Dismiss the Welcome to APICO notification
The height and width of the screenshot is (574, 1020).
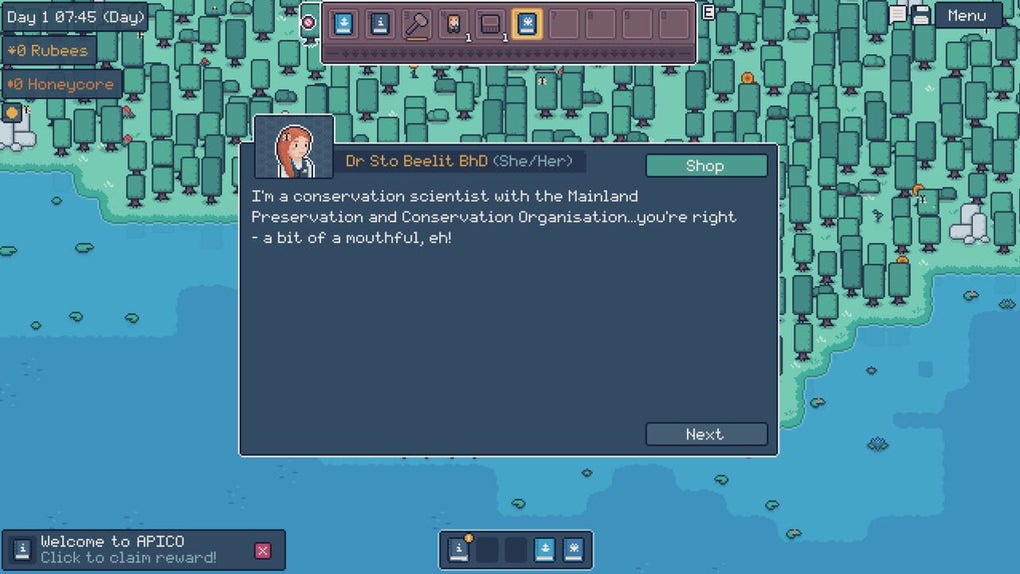point(263,550)
